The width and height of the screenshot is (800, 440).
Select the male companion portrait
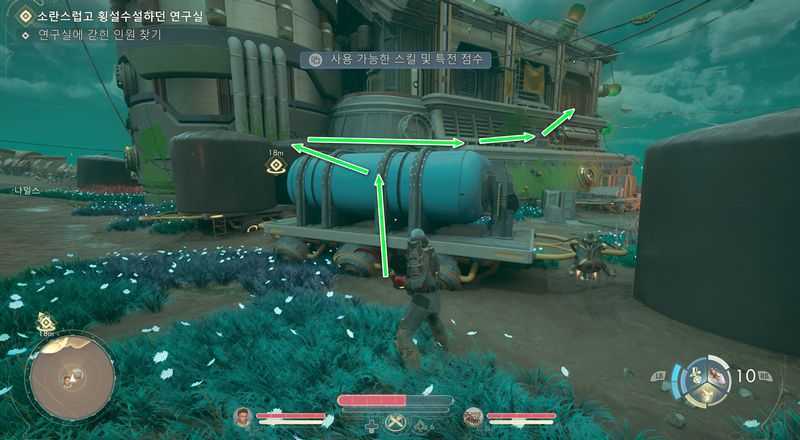[x=242, y=415]
